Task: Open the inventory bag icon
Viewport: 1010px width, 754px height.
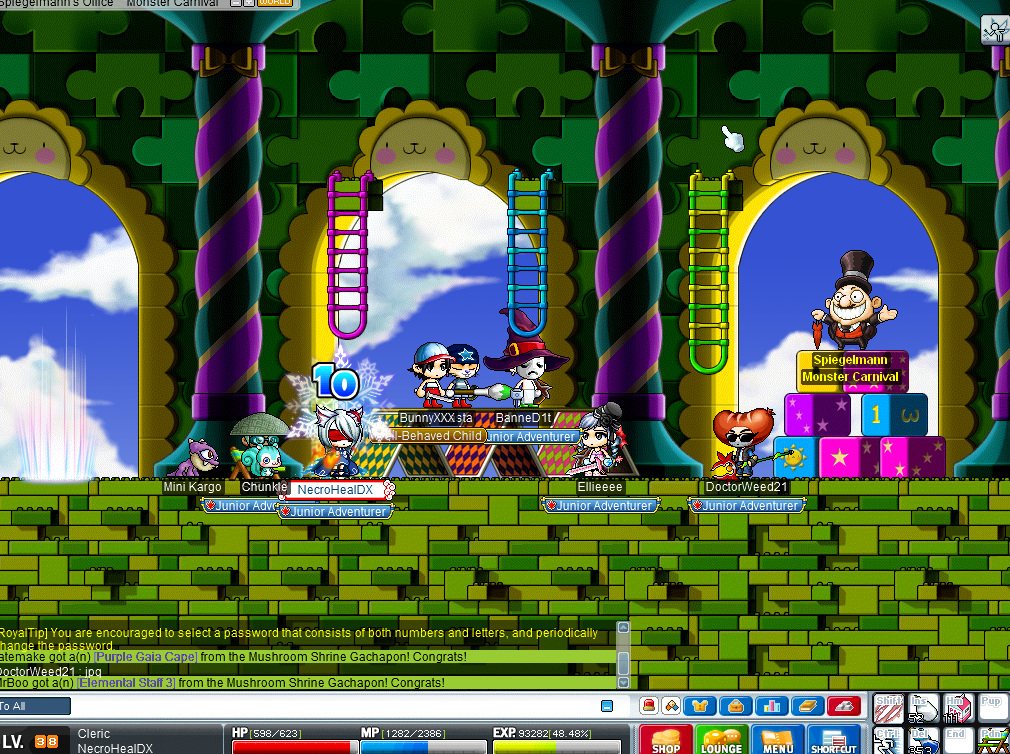Action: [x=738, y=706]
